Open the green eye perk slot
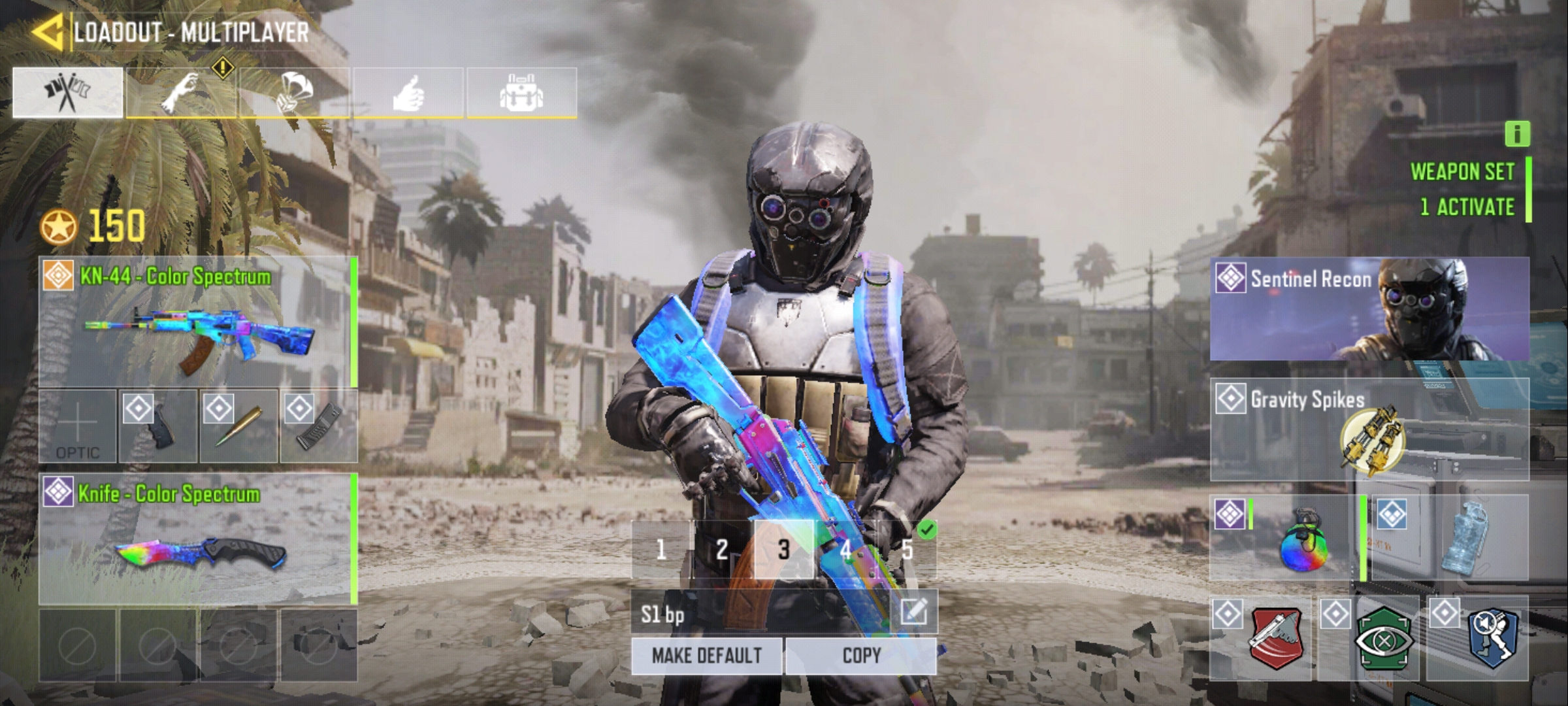 pyautogui.click(x=1369, y=639)
